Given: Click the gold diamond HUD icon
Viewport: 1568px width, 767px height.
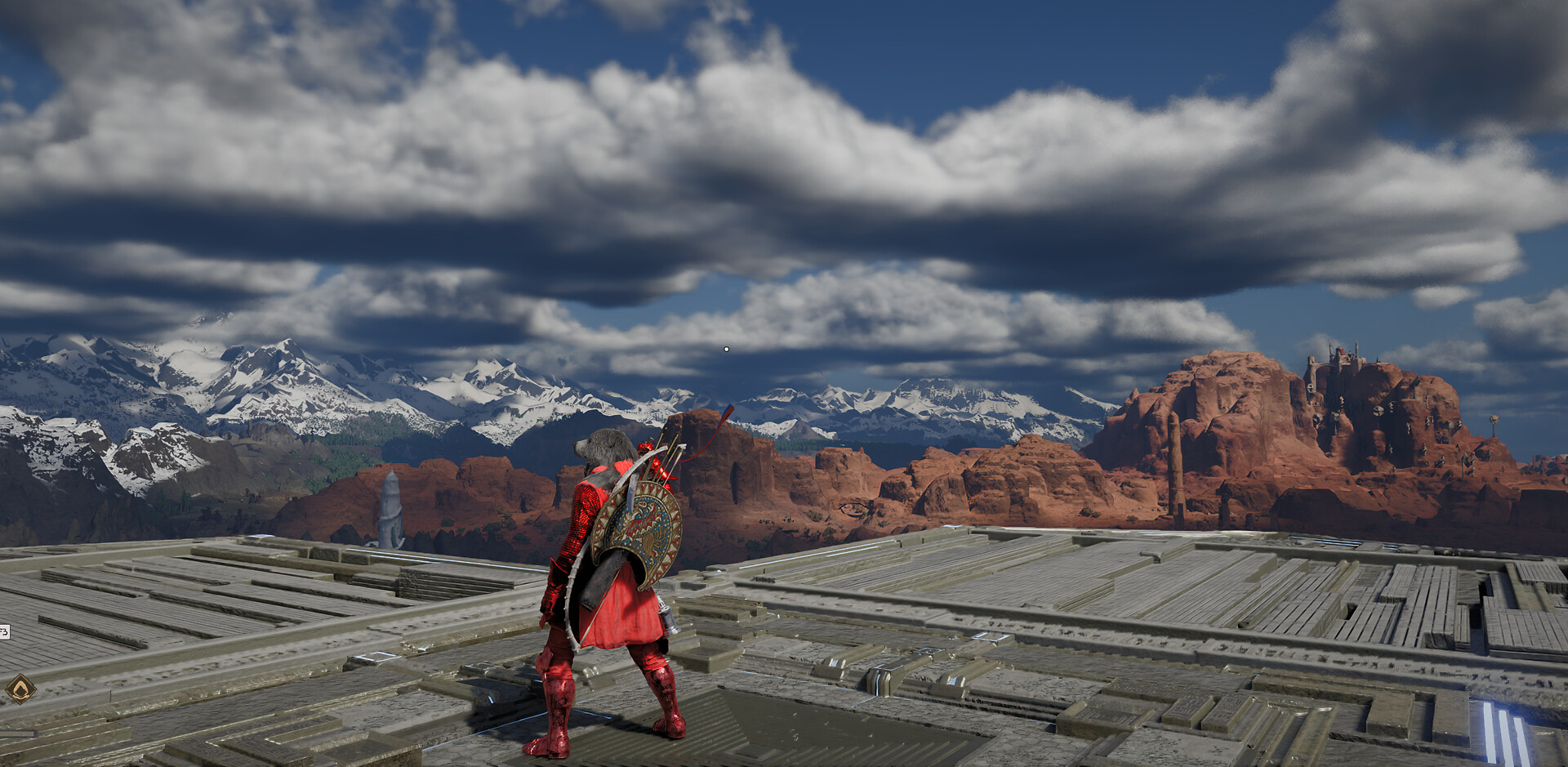Looking at the screenshot, I should coord(20,689).
